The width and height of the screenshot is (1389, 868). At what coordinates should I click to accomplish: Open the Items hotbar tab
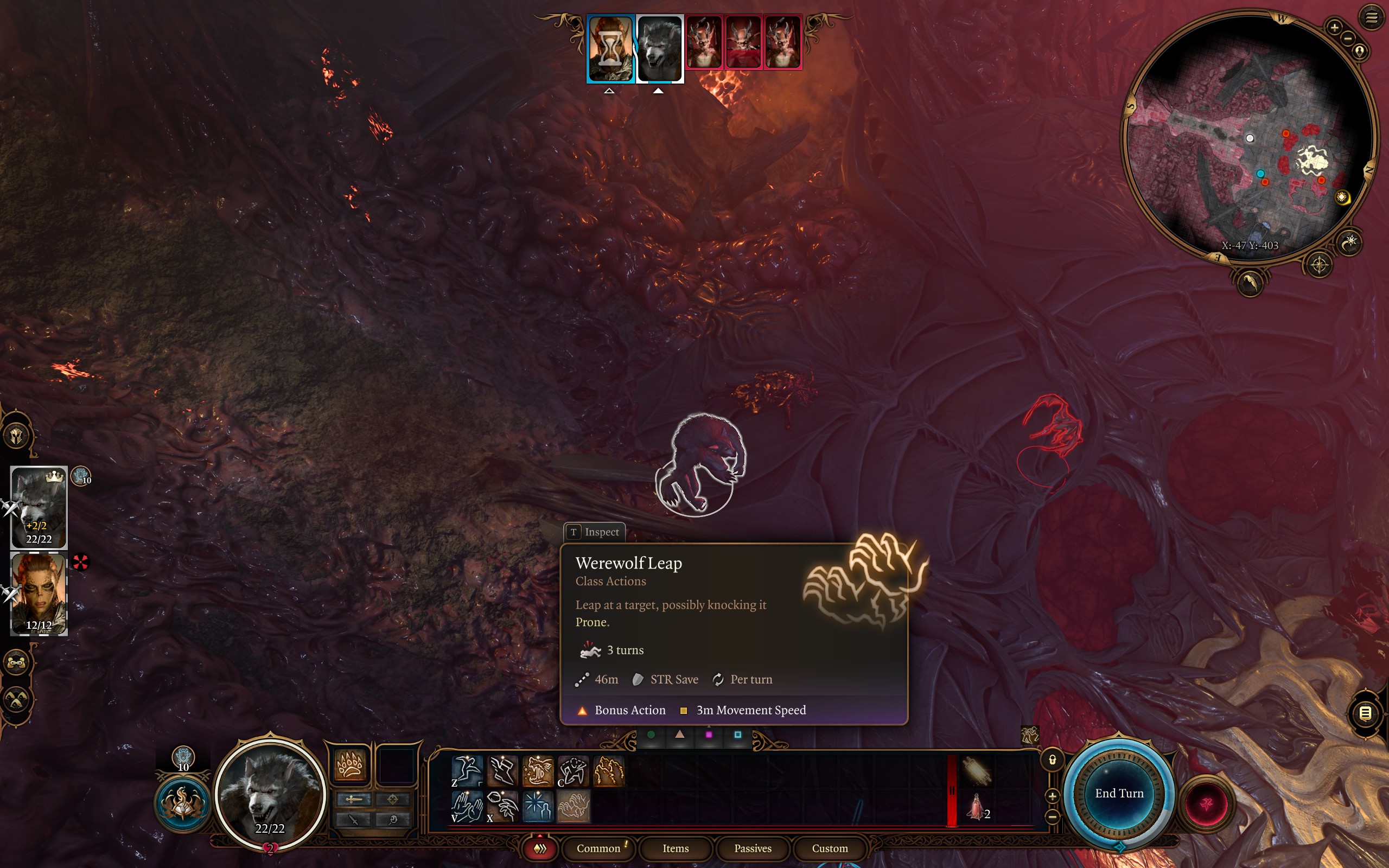click(676, 848)
